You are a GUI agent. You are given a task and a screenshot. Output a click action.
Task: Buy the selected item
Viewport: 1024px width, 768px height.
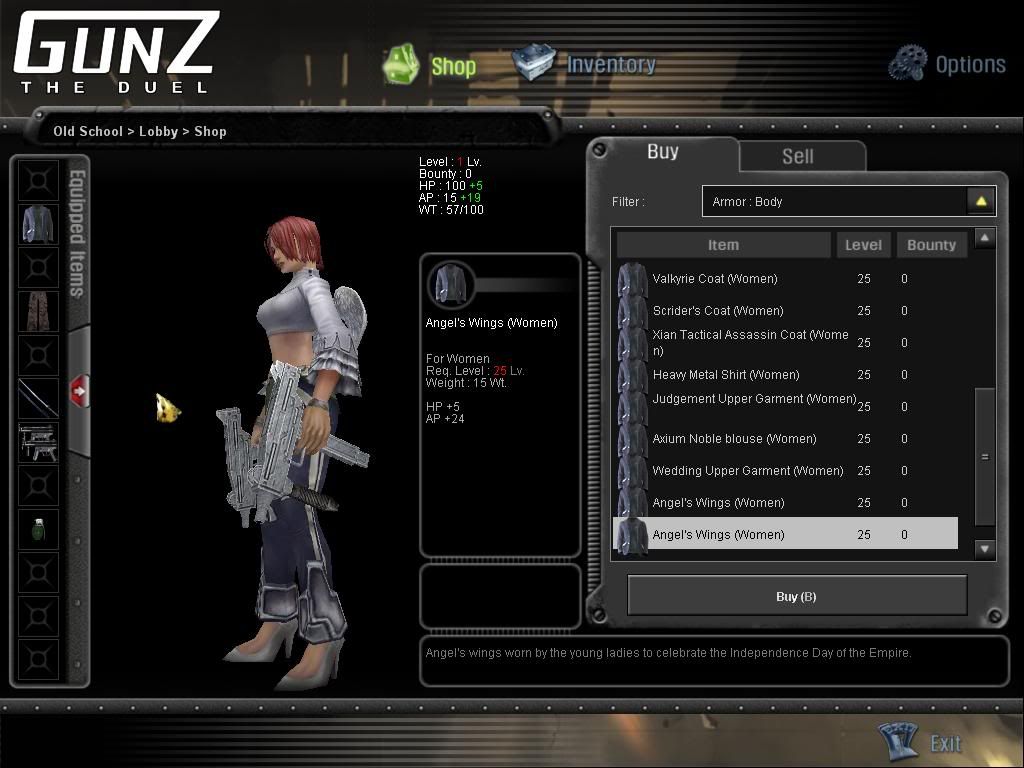pos(796,596)
